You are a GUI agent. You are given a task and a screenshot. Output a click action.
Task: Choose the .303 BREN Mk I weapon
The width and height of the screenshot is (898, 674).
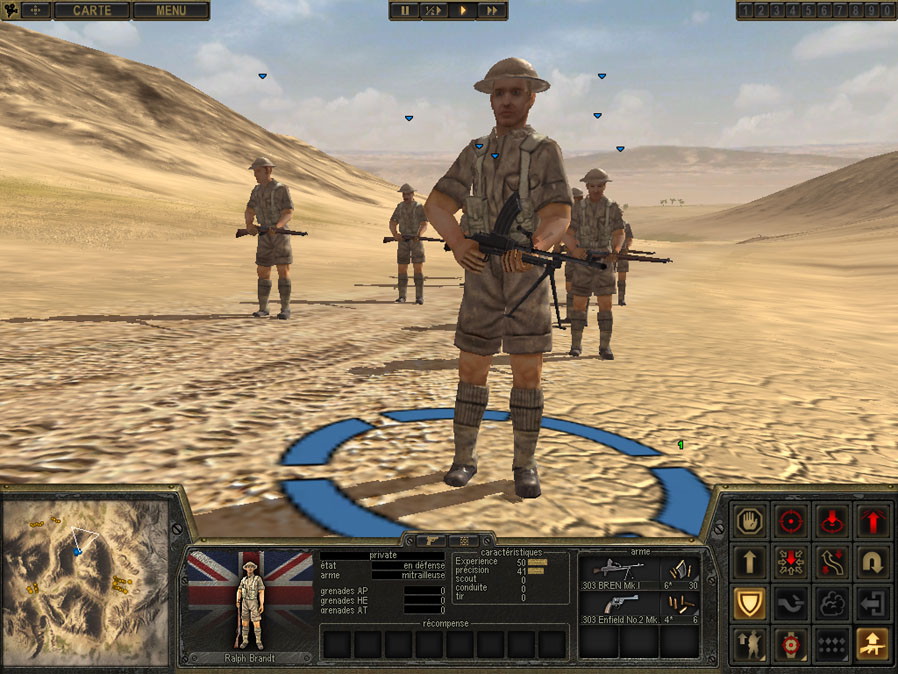click(x=639, y=573)
